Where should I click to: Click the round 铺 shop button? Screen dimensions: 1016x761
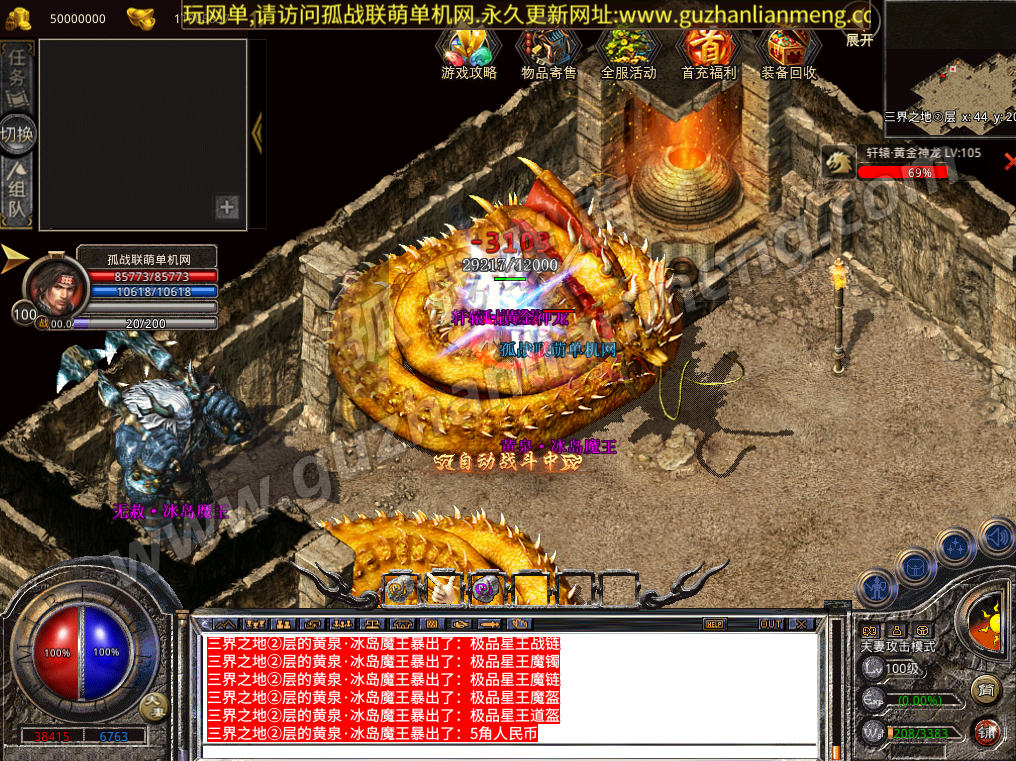(x=986, y=731)
